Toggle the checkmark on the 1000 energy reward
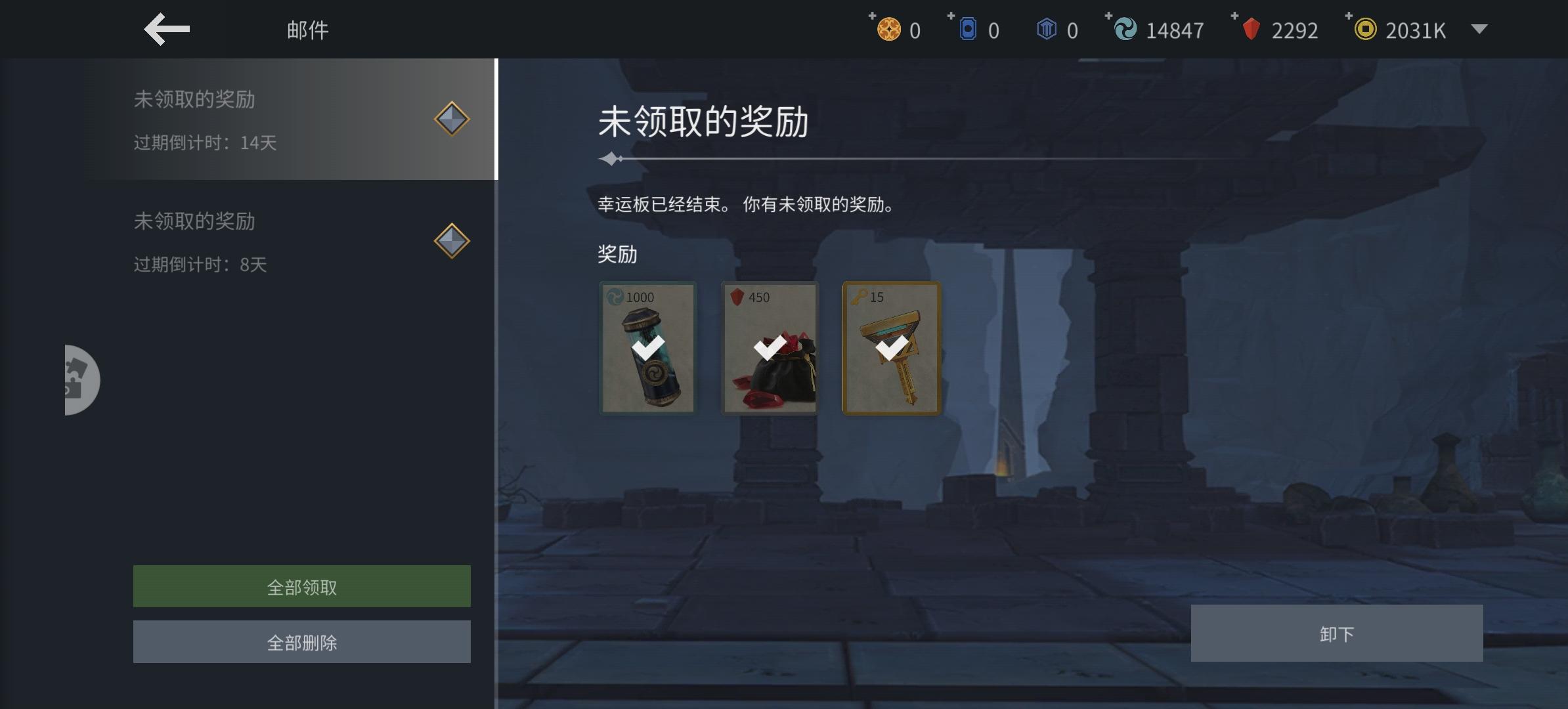1568x709 pixels. pos(647,348)
